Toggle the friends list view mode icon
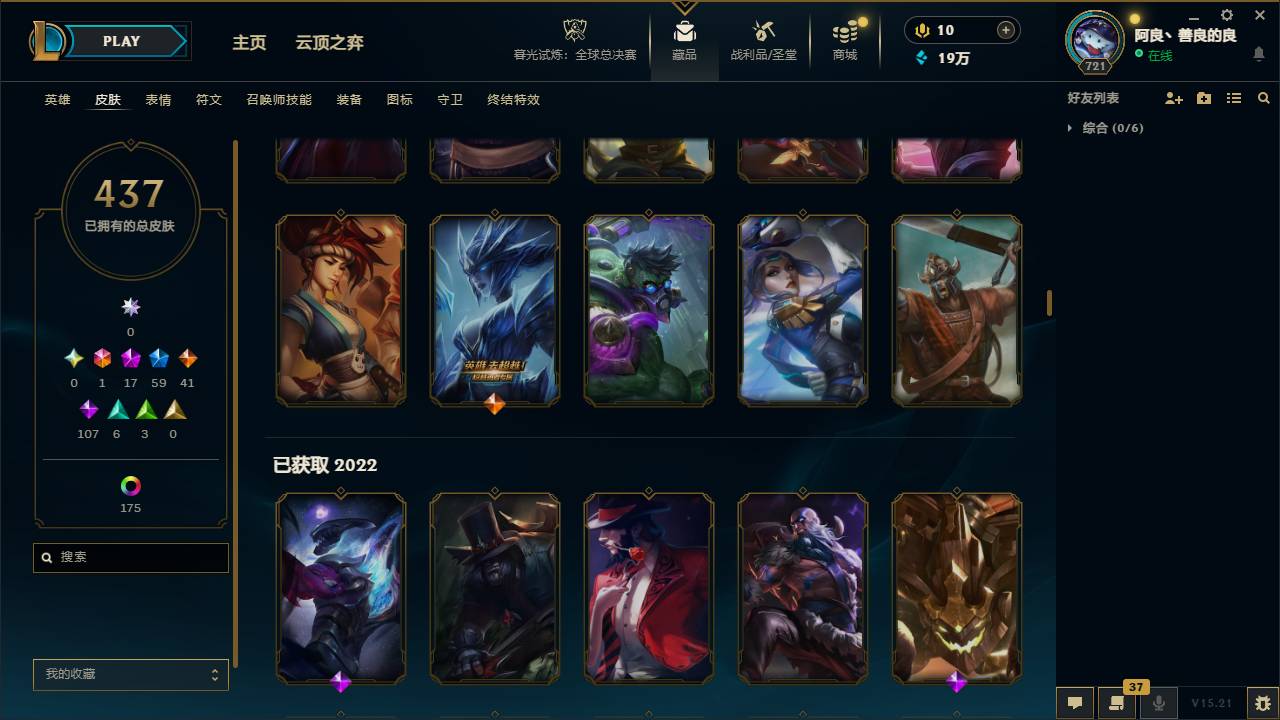Screen dimensions: 1280x720 point(1233,97)
